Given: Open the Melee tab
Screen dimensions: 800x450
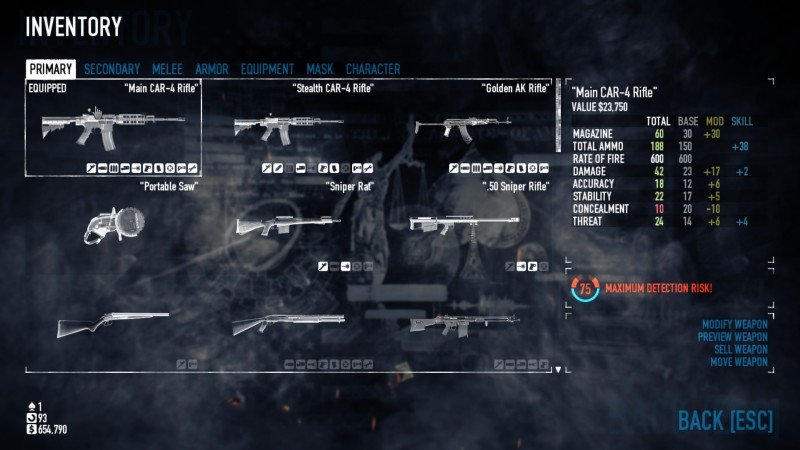Looking at the screenshot, I should (167, 69).
